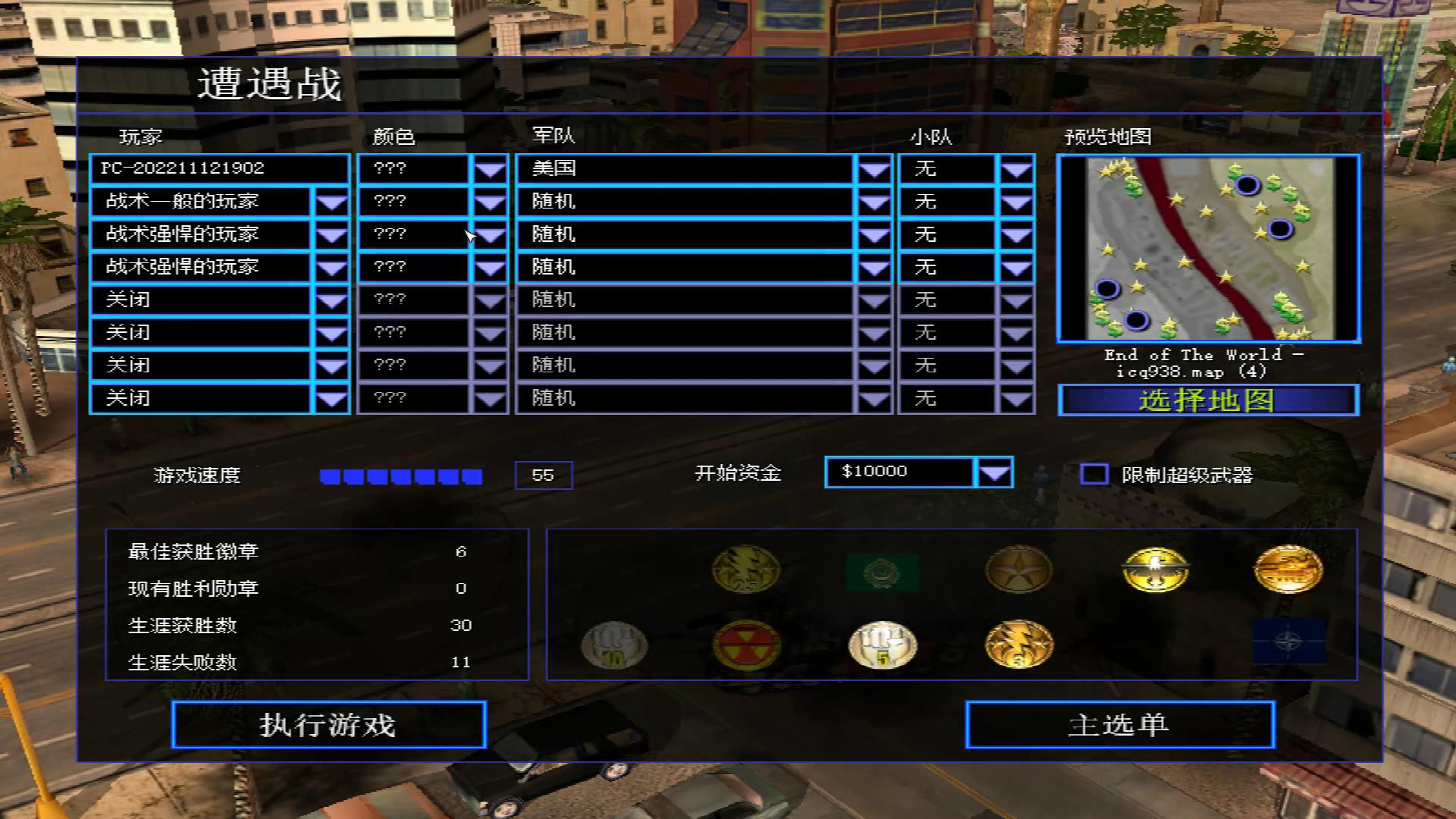Return via the 主选单 button

click(1120, 725)
